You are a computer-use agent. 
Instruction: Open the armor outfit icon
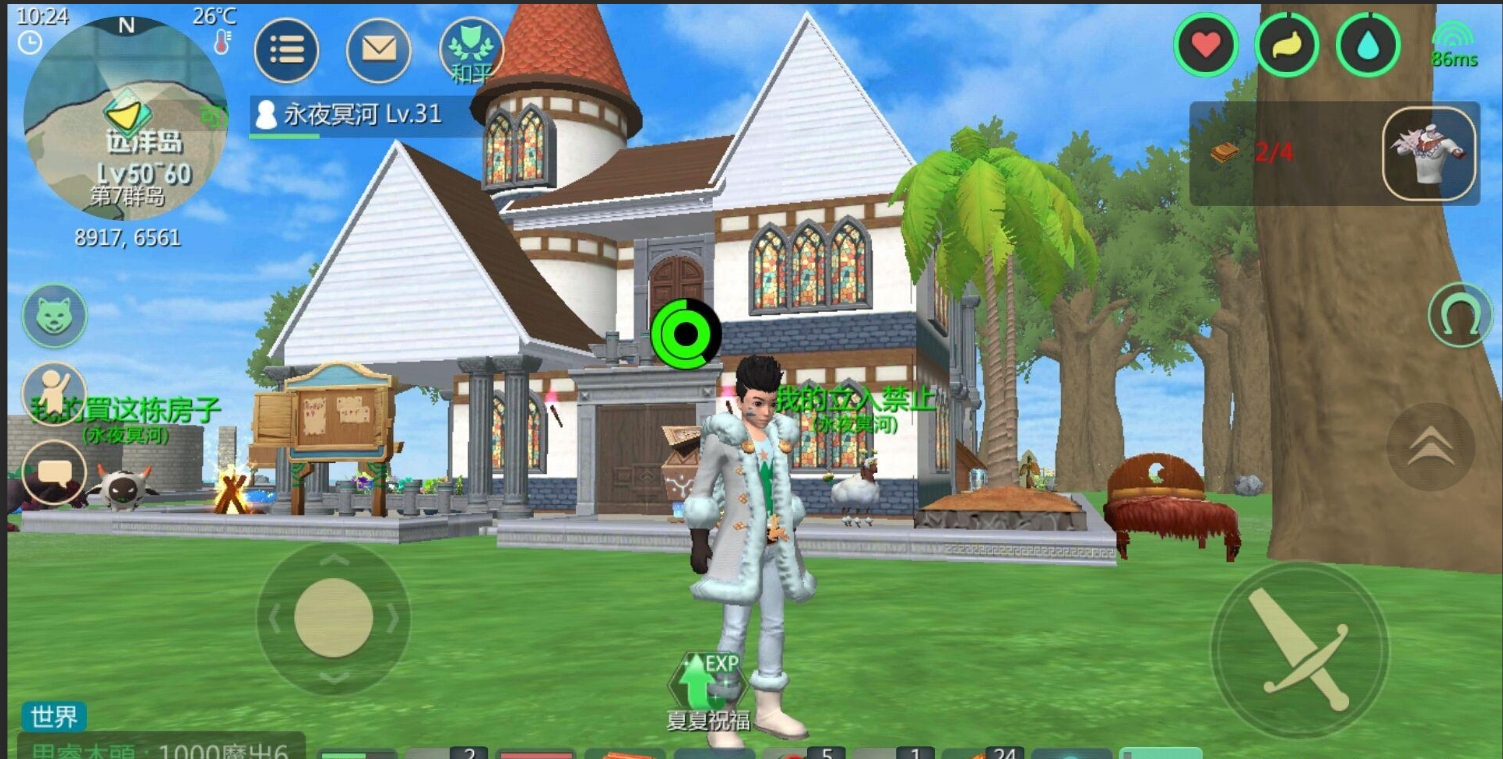[x=1429, y=153]
